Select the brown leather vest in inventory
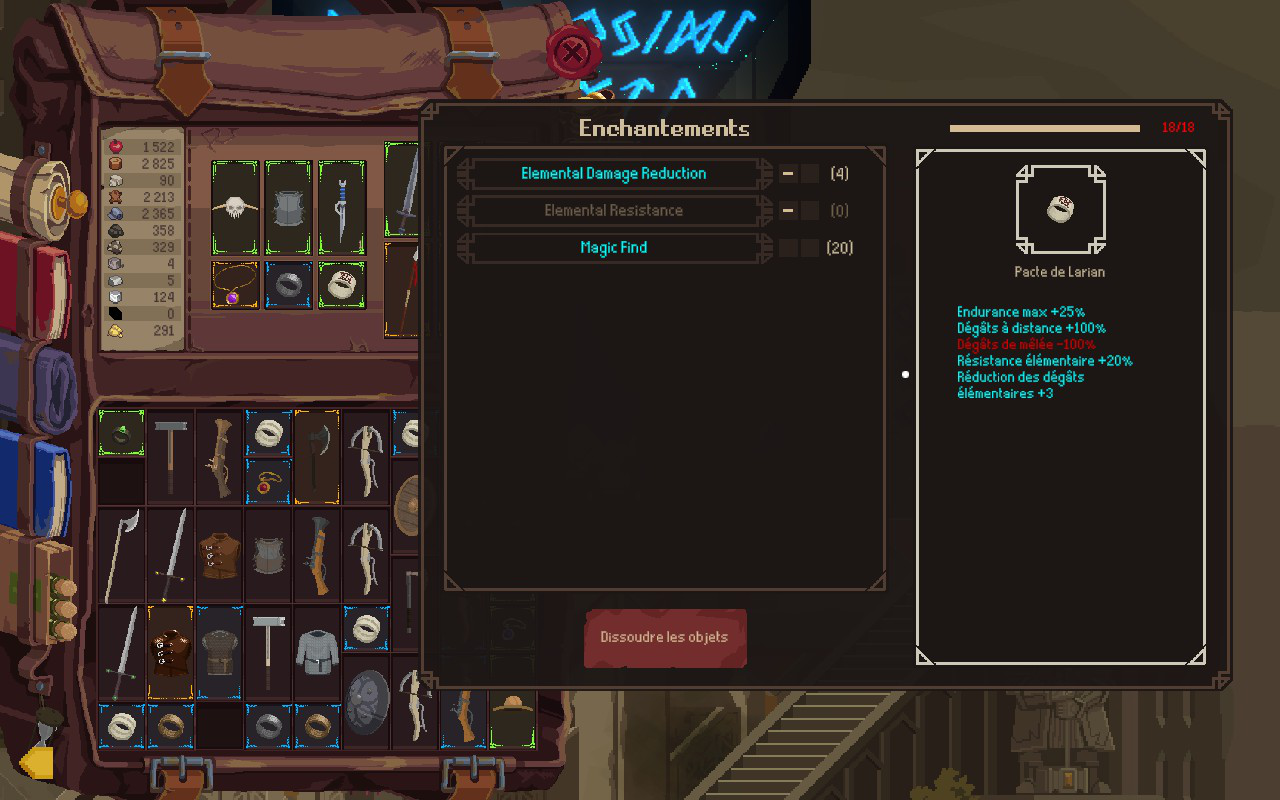Image resolution: width=1280 pixels, height=800 pixels. click(x=219, y=553)
